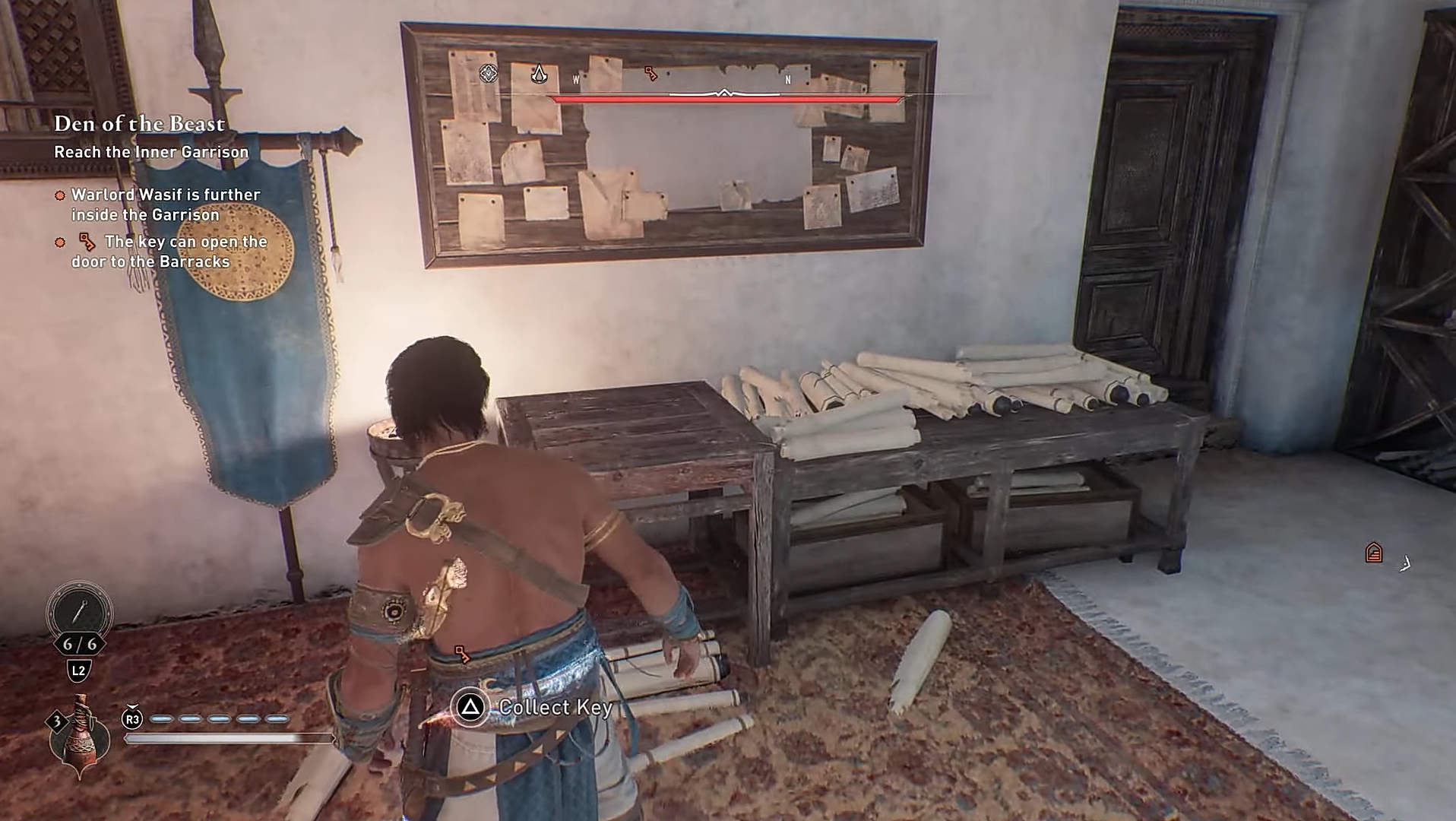Click the first blue segment of the R3 meter
This screenshot has height=821, width=1456.
click(161, 718)
